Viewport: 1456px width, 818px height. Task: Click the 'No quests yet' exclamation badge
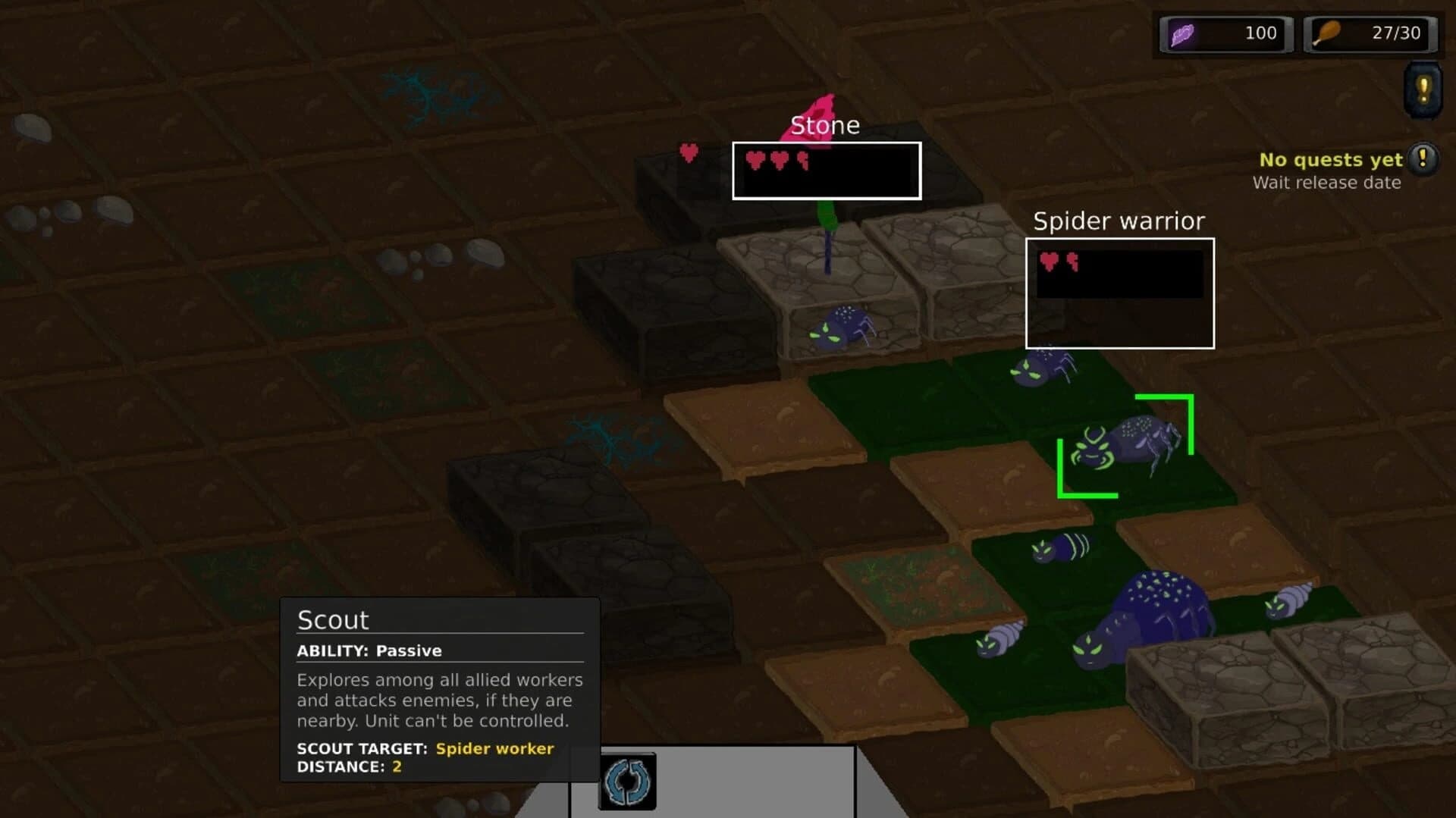pos(1423,159)
